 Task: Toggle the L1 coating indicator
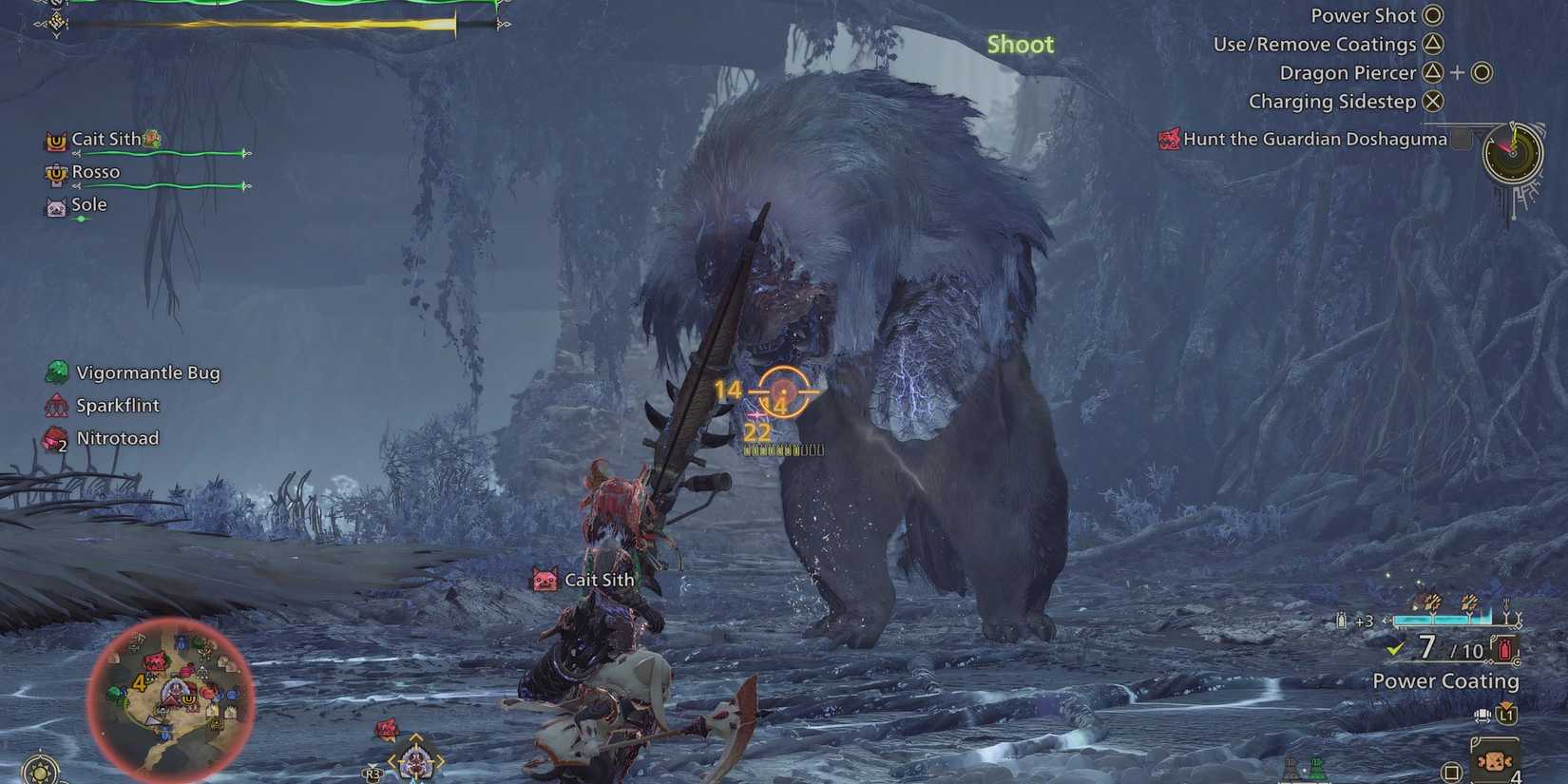click(1507, 715)
